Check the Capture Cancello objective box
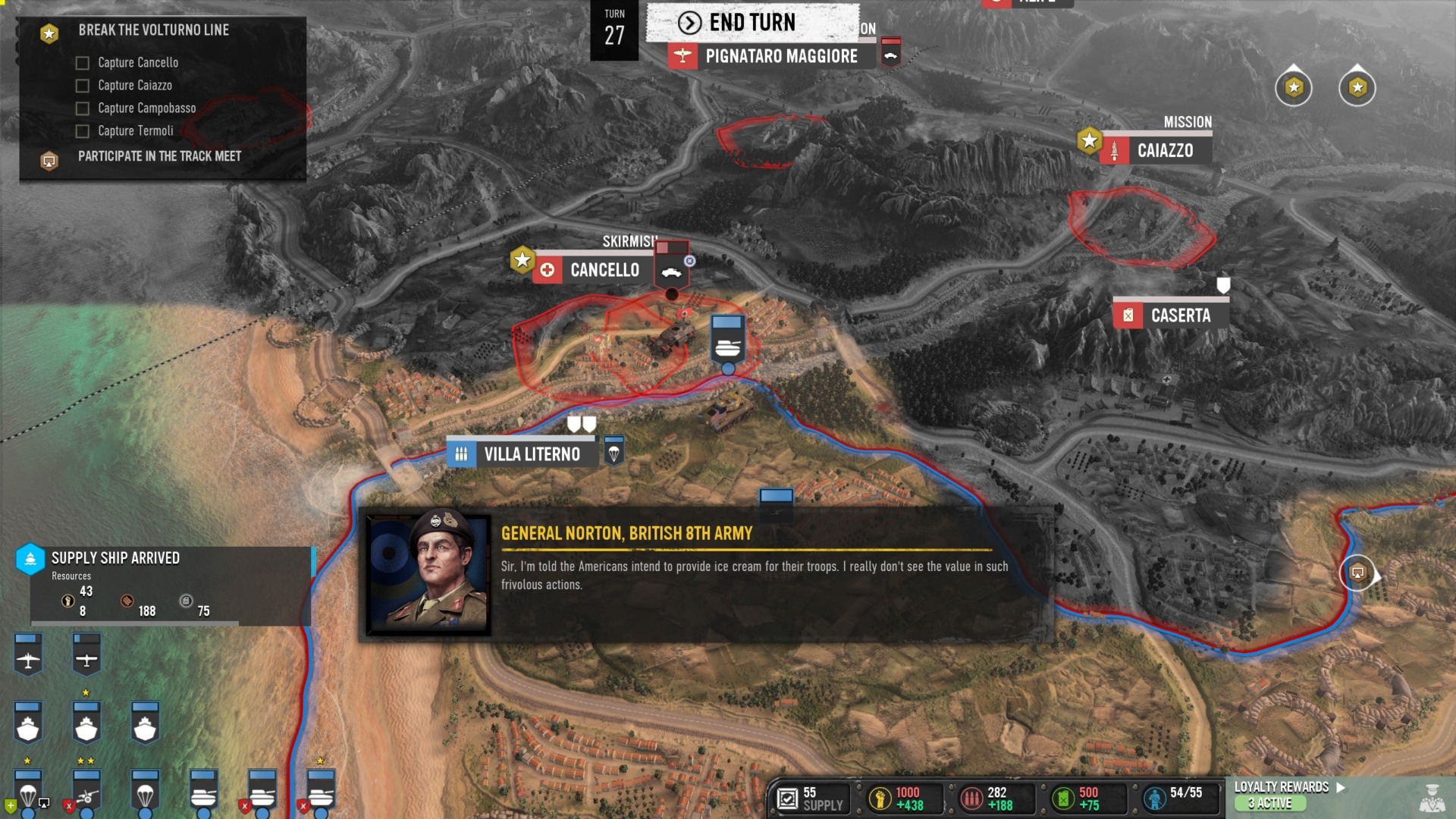The width and height of the screenshot is (1456, 819). 82,63
